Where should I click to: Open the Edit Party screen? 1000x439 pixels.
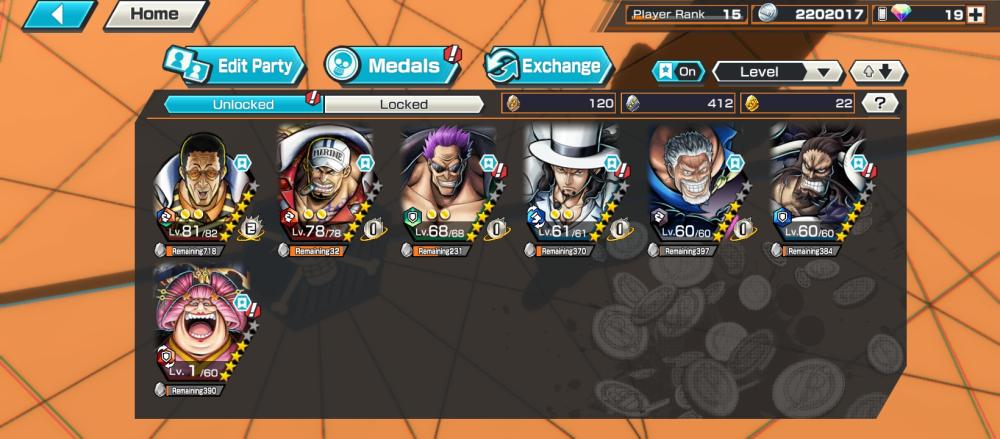[x=233, y=67]
